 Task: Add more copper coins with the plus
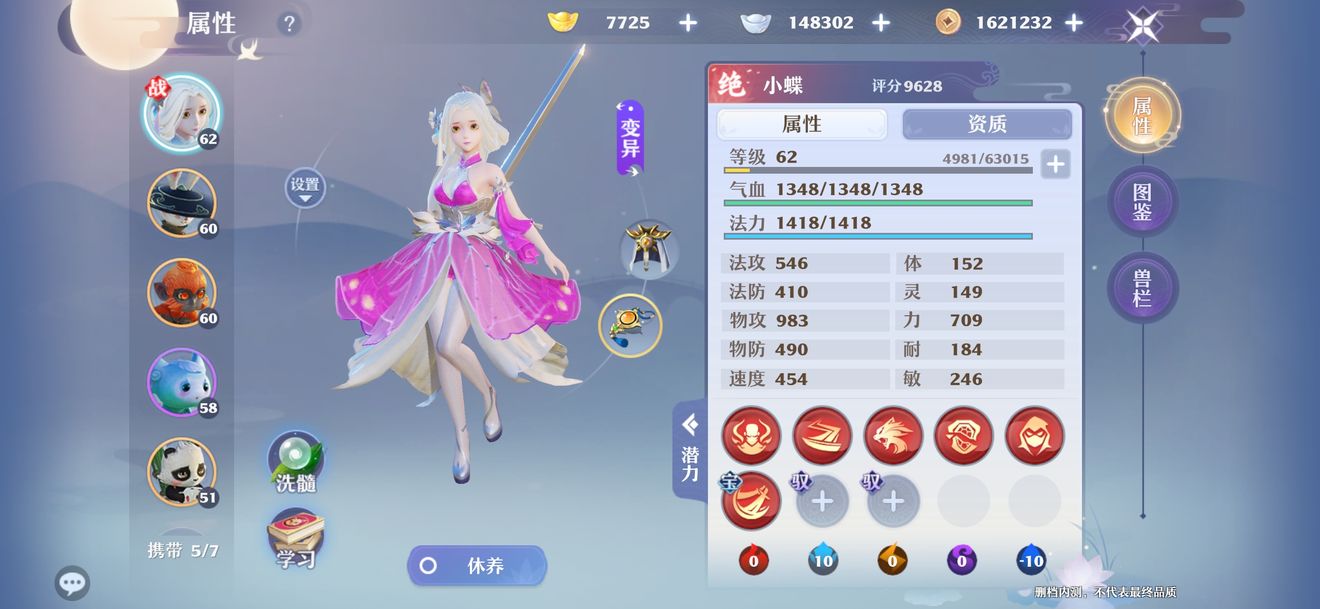coord(1073,23)
